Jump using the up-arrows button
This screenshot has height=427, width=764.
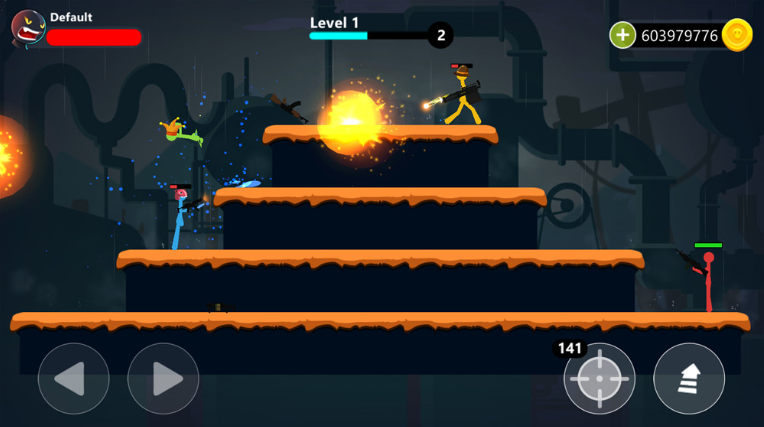(x=689, y=379)
